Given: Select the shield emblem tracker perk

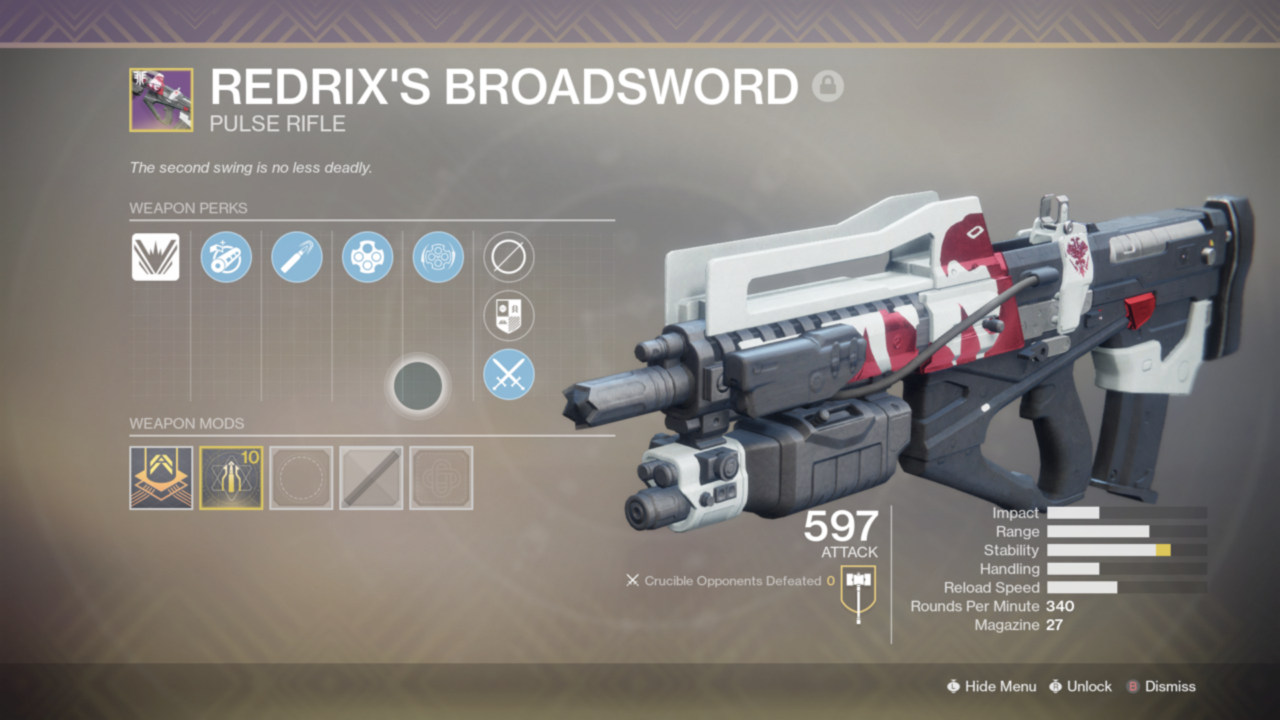Looking at the screenshot, I should [509, 316].
